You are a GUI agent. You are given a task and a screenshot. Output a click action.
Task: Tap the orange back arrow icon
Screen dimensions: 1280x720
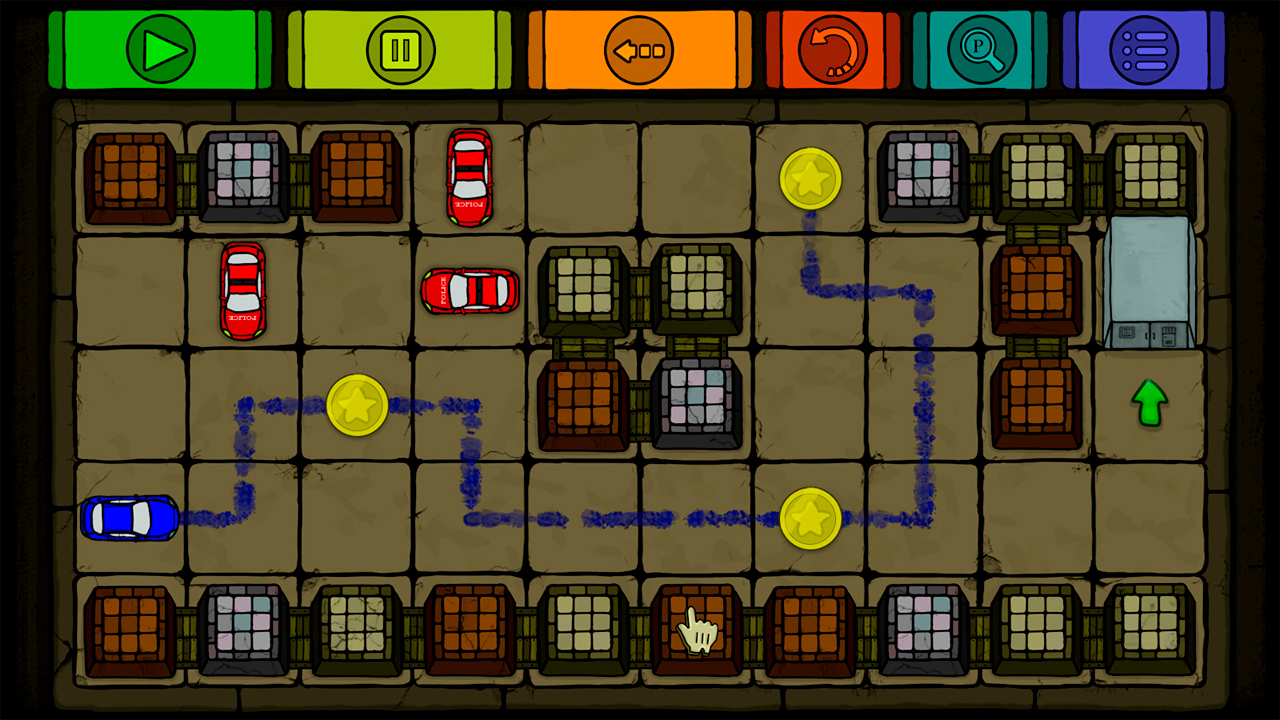pos(636,47)
